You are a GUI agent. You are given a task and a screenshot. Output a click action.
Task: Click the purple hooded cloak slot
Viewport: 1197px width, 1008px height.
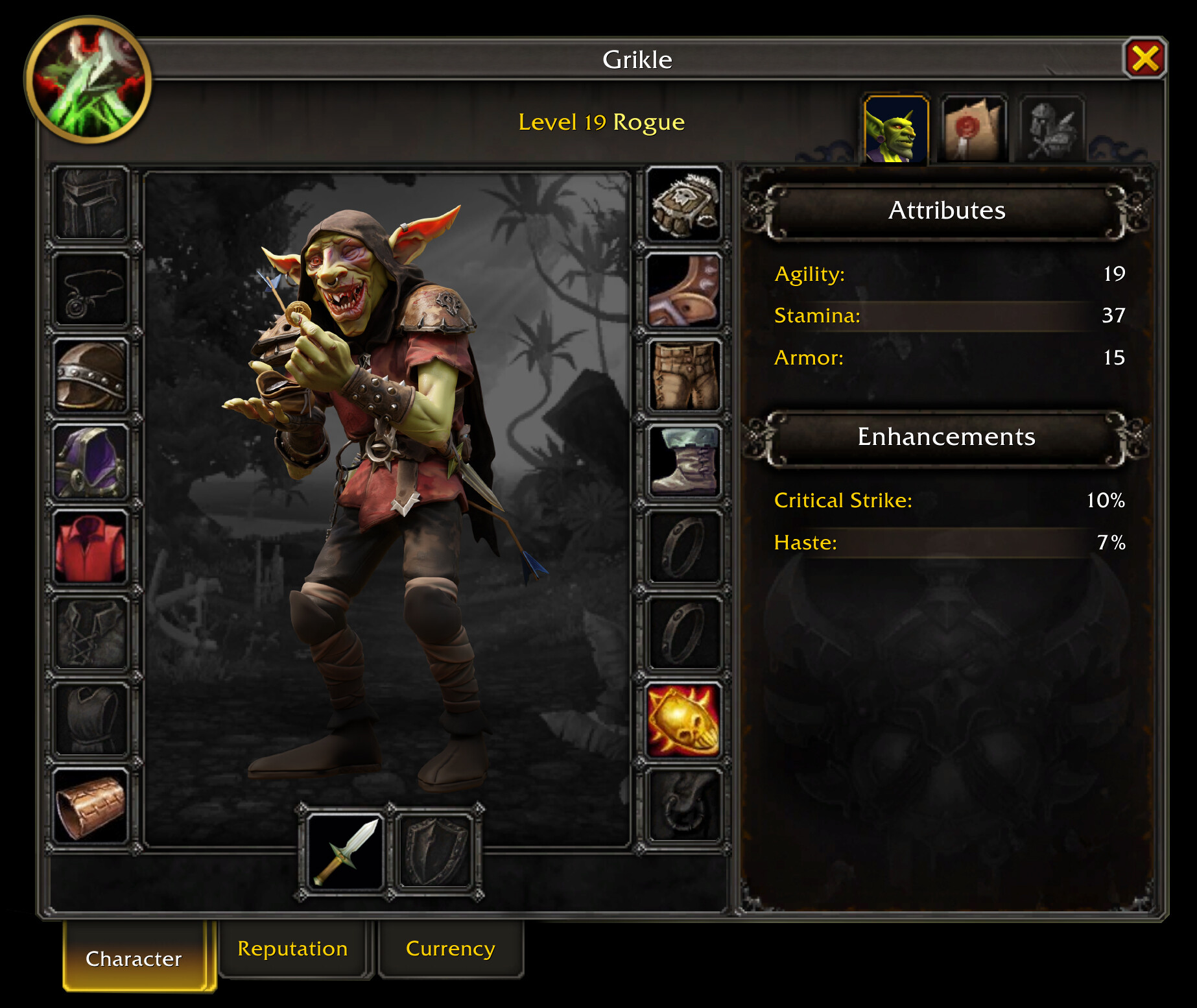tap(91, 462)
